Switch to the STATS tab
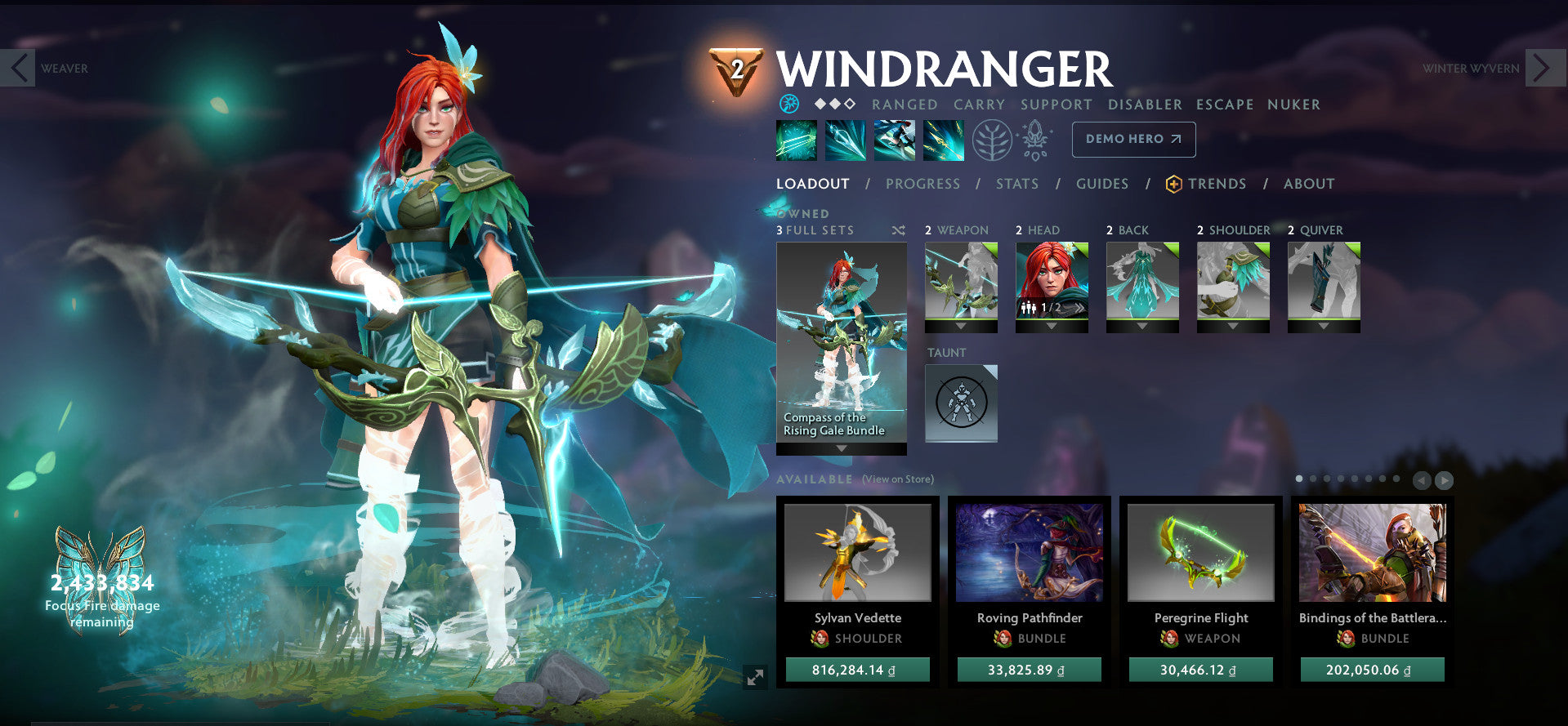1568x726 pixels. coord(1016,184)
